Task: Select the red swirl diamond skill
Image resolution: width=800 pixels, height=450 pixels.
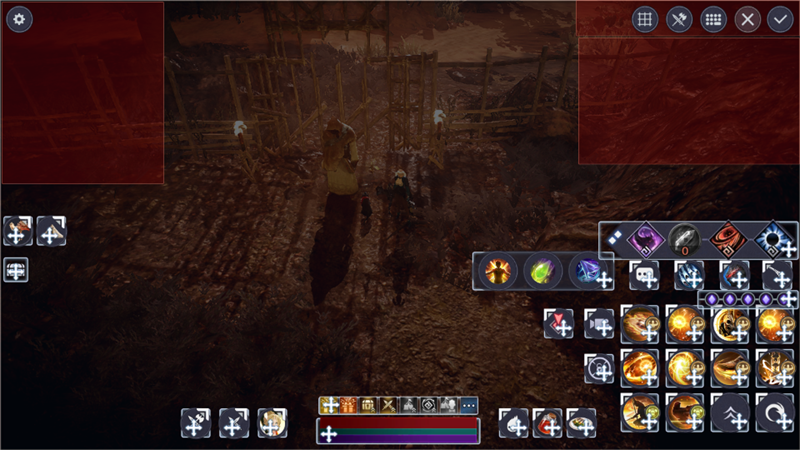Action: point(727,239)
